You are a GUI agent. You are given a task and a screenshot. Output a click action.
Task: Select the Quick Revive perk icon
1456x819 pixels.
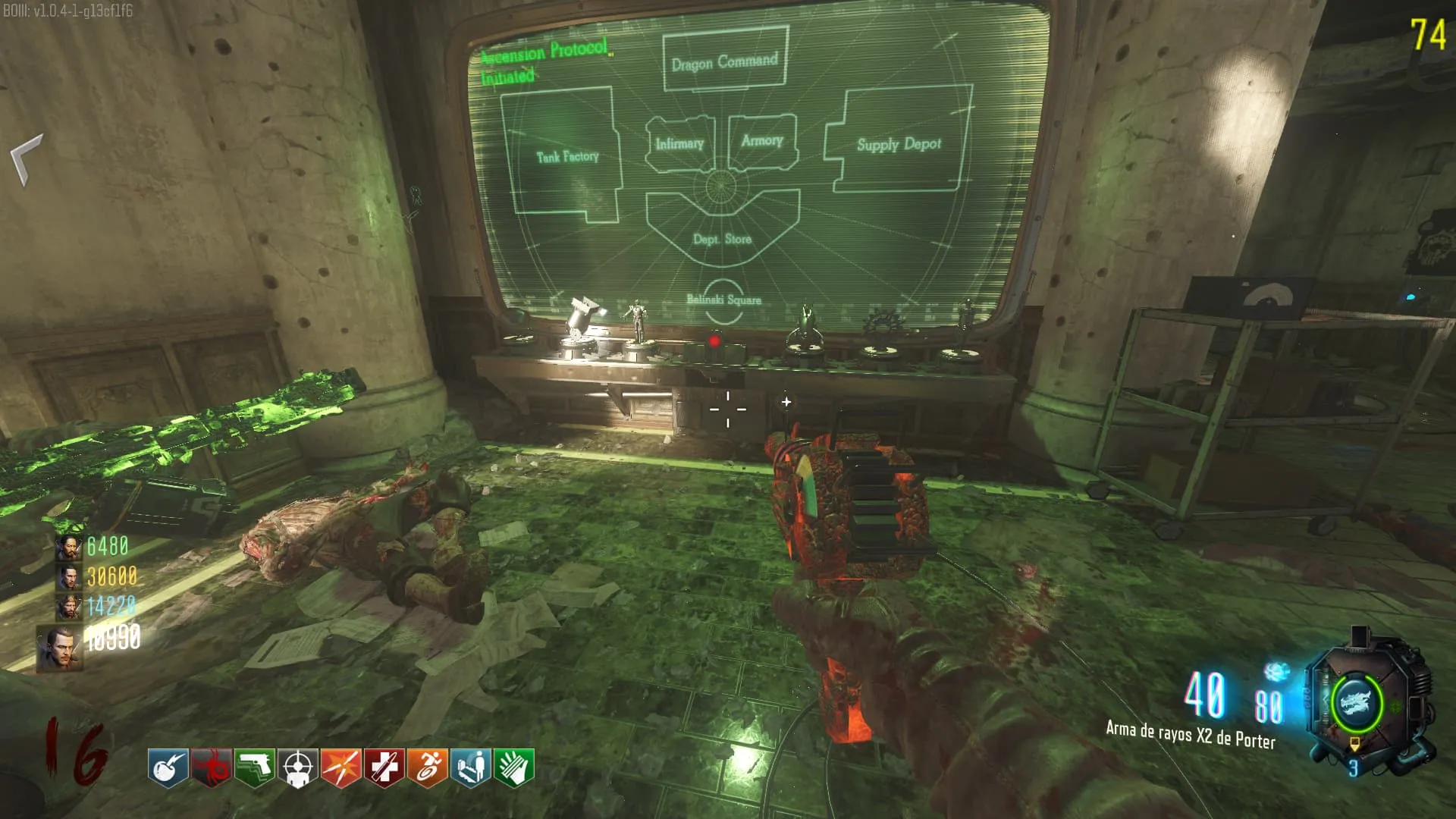click(470, 767)
